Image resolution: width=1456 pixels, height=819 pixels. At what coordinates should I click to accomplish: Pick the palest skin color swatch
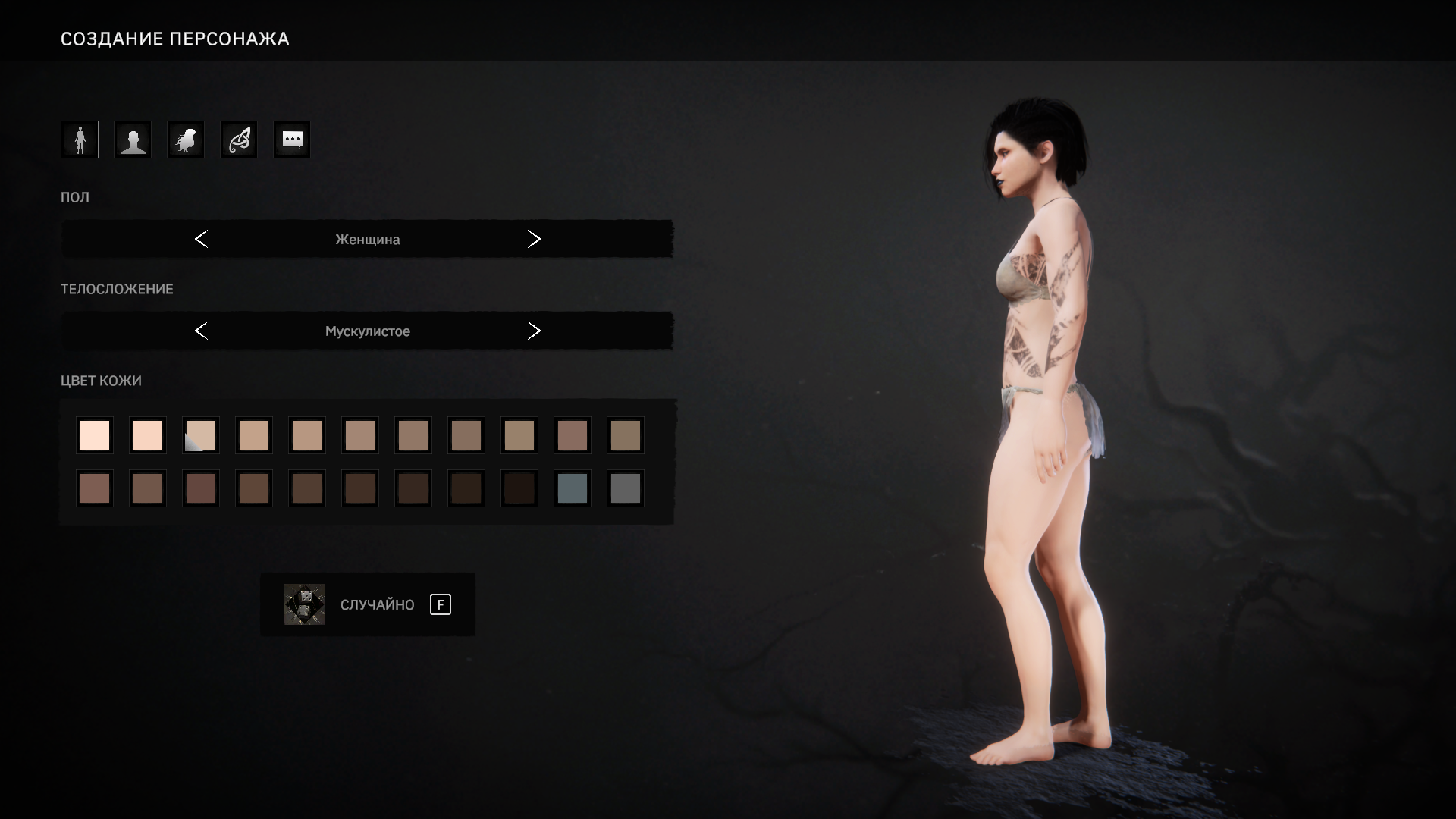click(x=95, y=435)
